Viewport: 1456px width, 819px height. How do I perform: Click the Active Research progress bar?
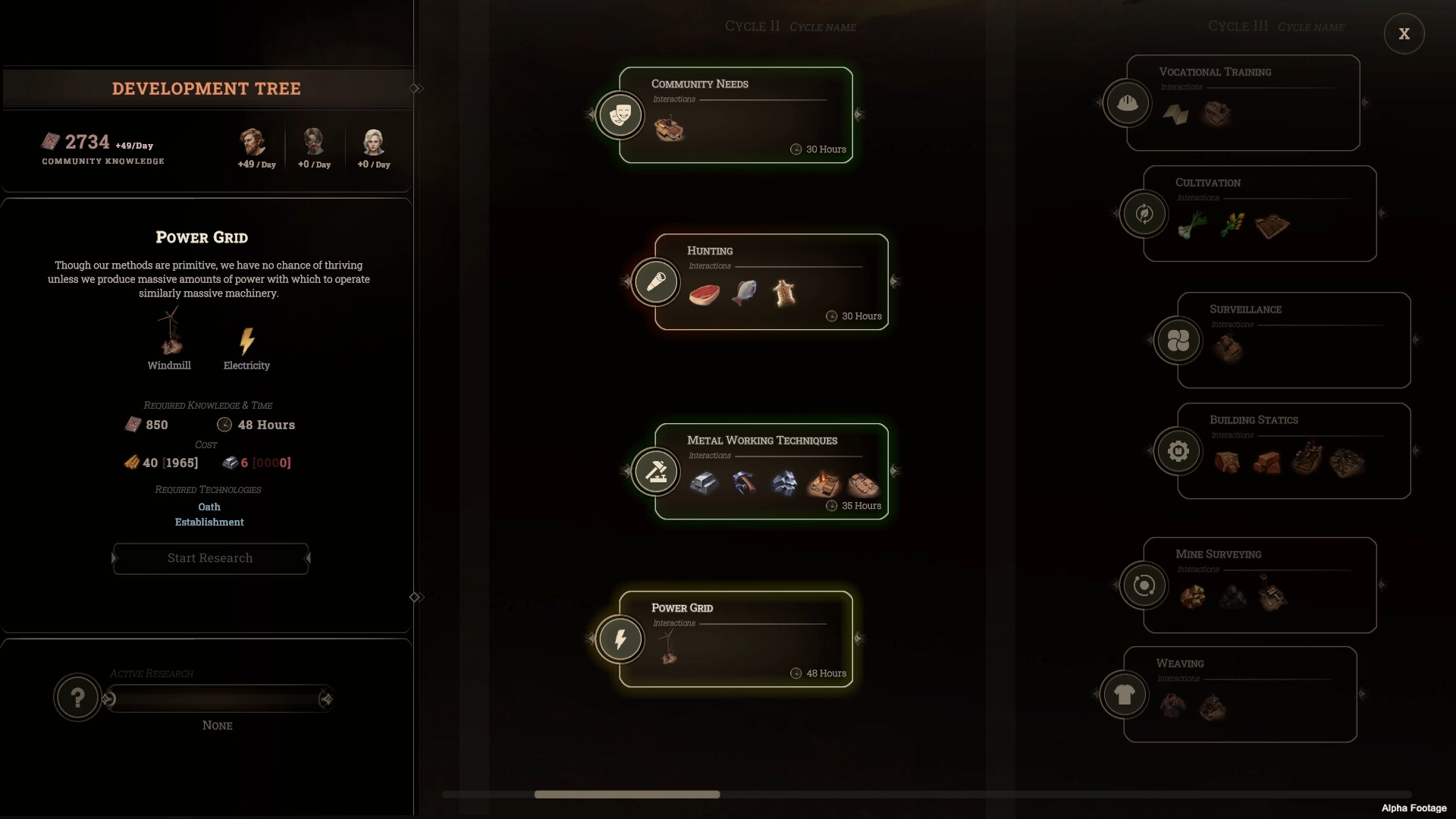[x=218, y=698]
